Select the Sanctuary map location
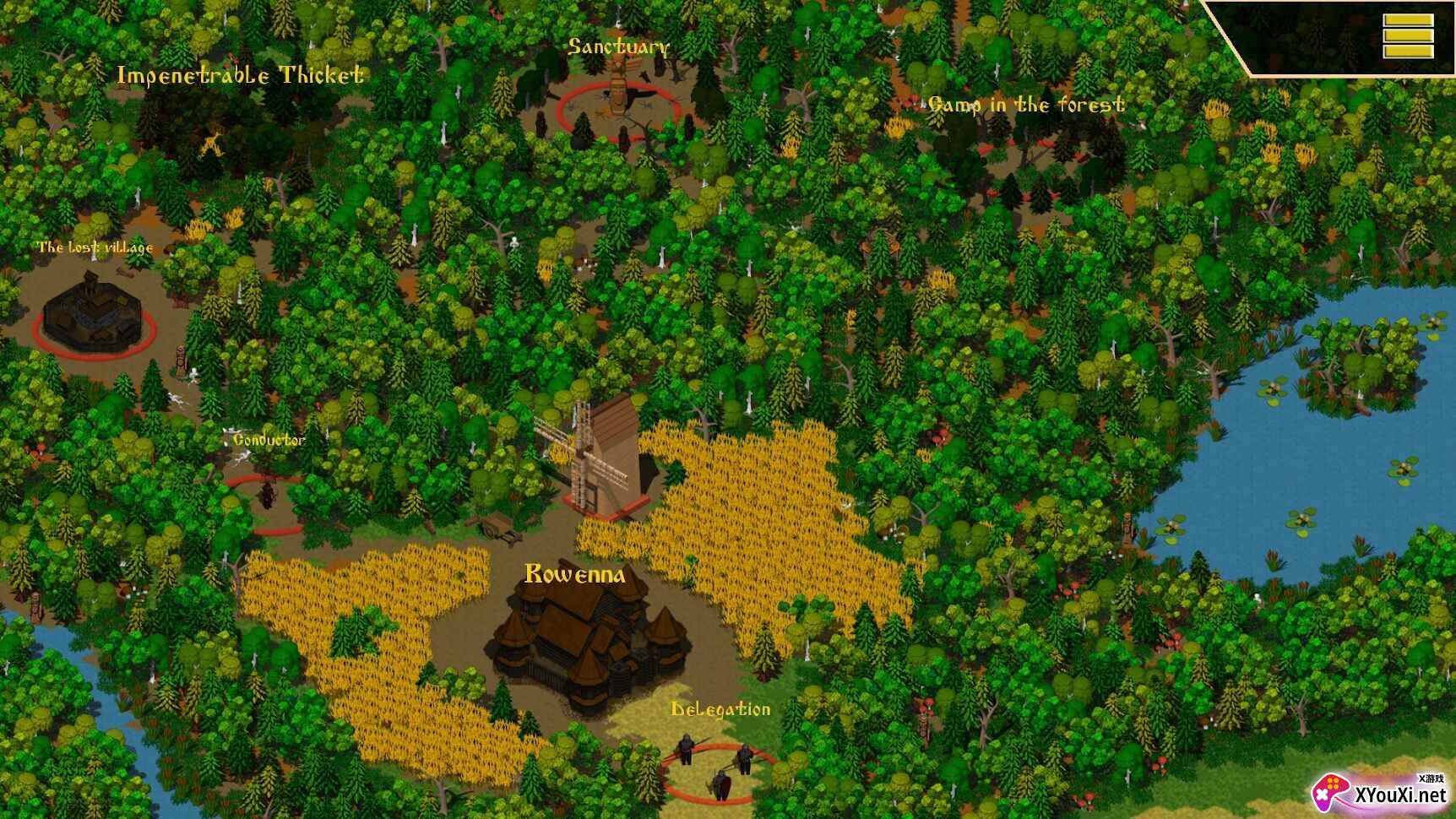The image size is (1456, 819). click(x=619, y=109)
